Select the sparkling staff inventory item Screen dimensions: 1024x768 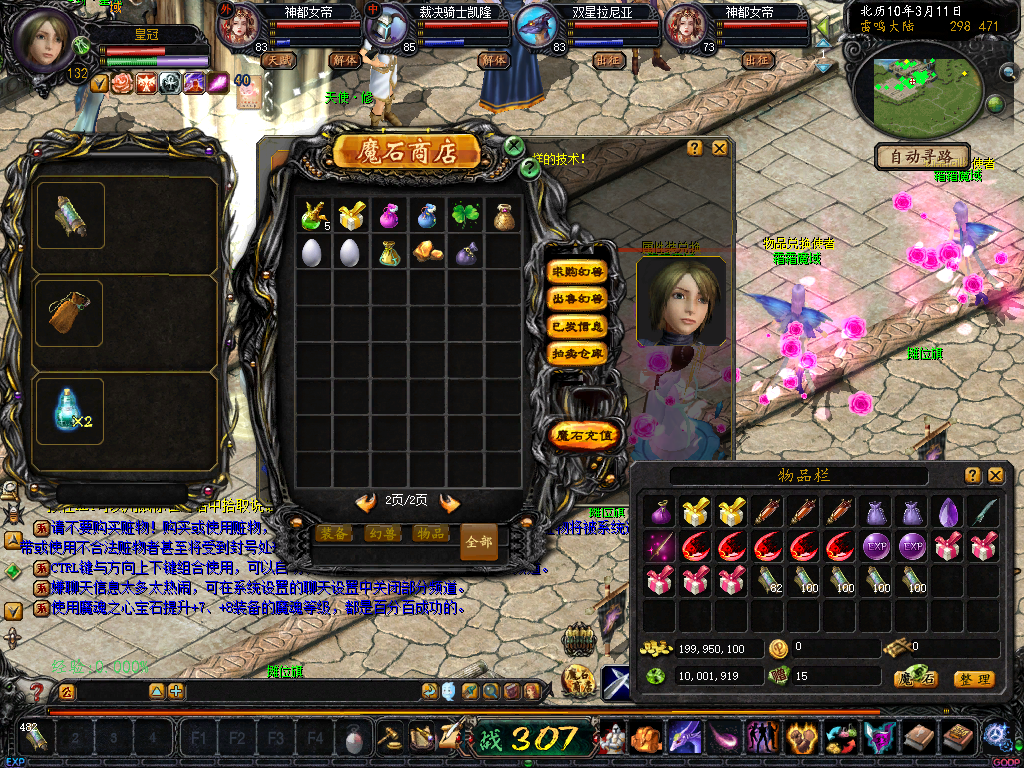coord(659,546)
